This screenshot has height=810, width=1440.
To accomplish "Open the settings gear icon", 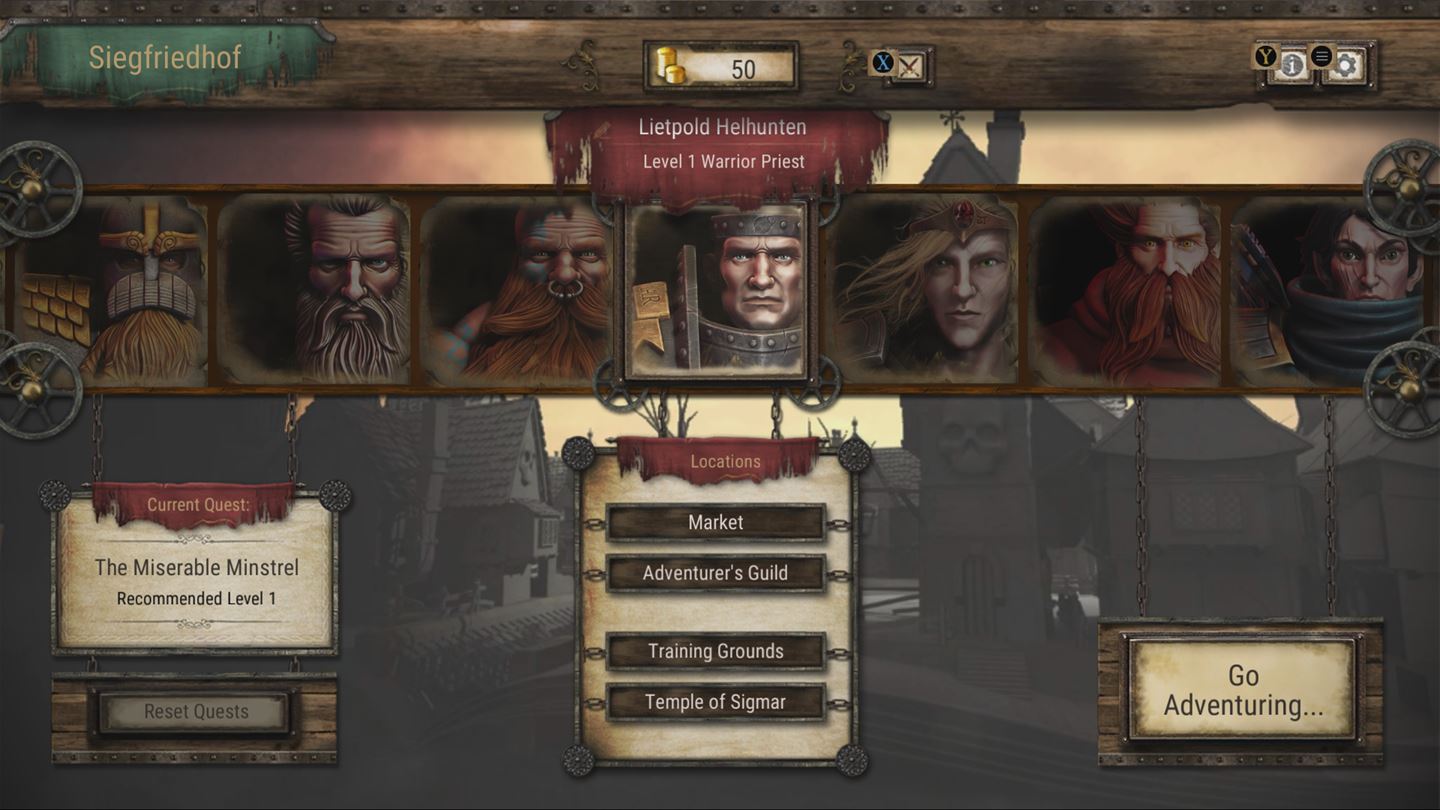I will click(1348, 64).
